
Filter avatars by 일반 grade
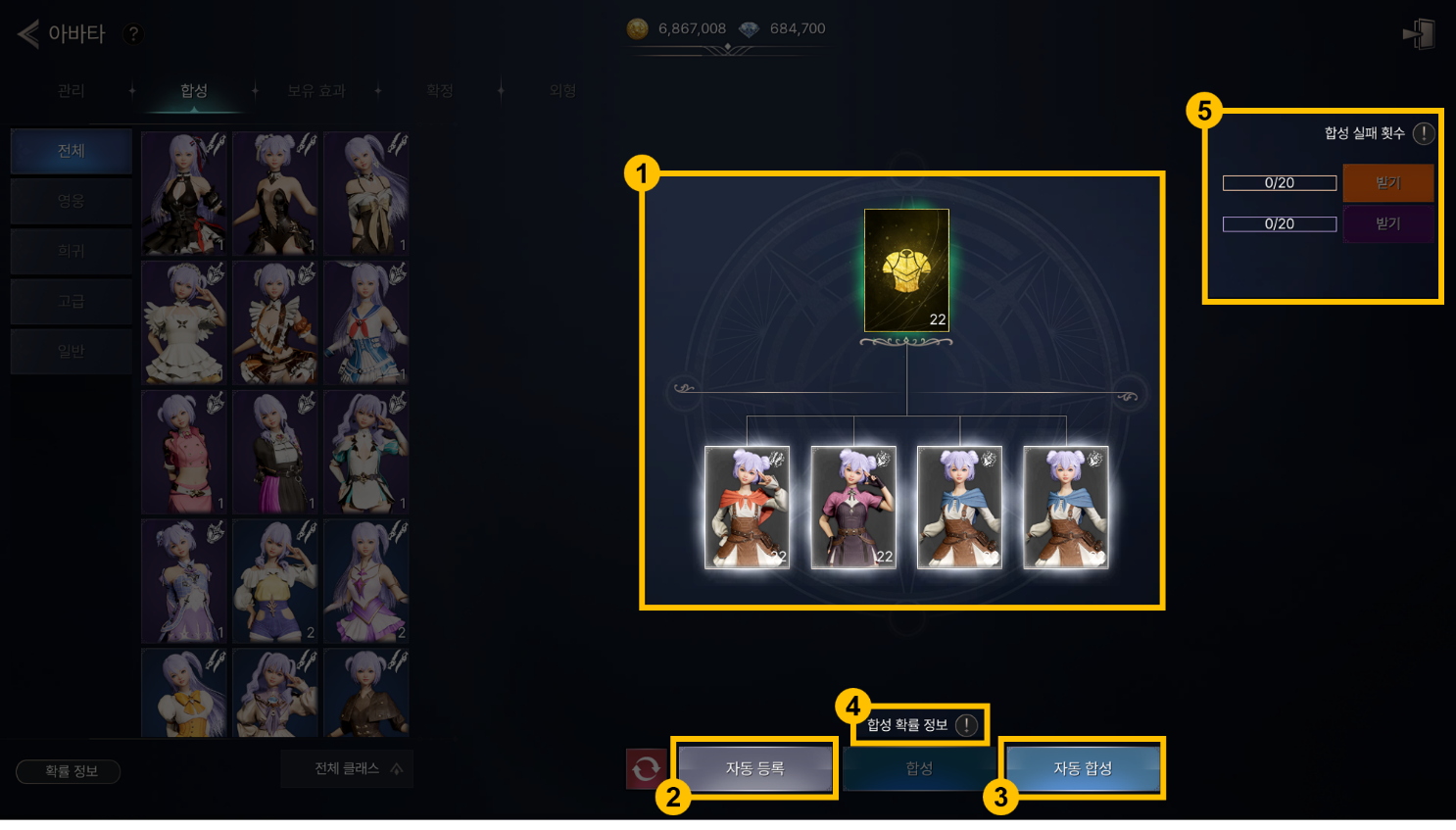tap(72, 351)
